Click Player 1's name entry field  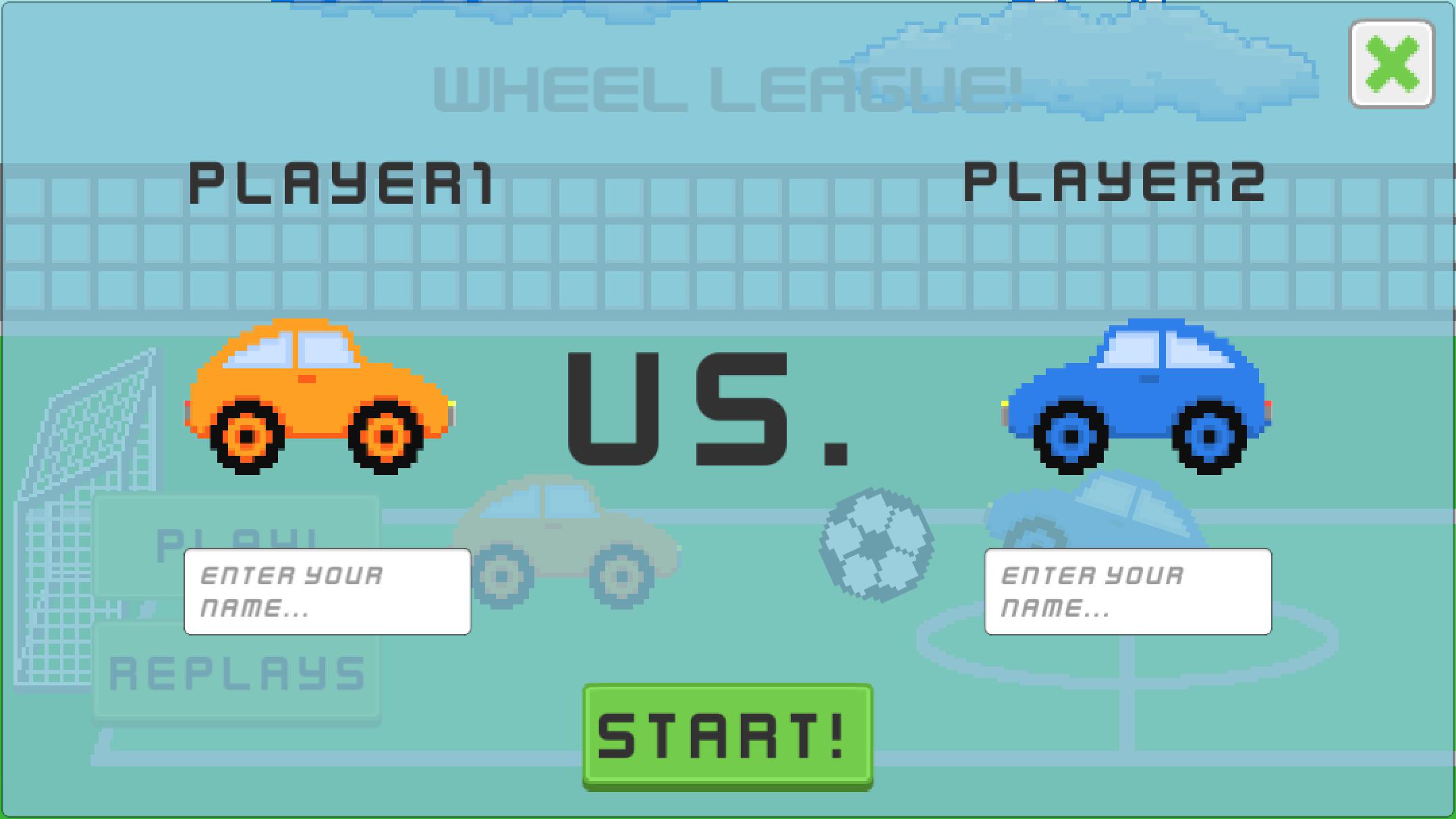click(327, 592)
